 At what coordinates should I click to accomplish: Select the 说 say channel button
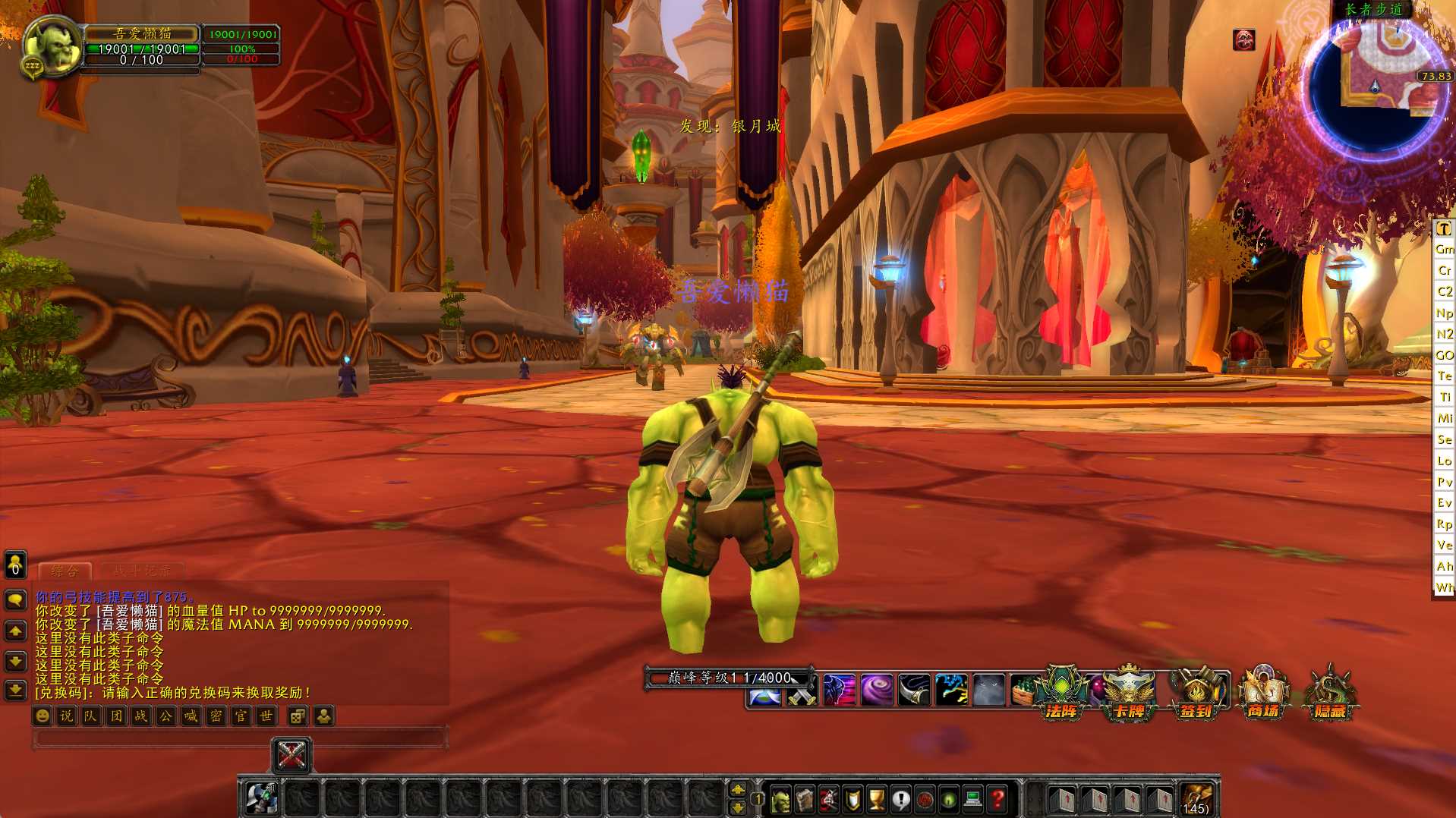click(67, 716)
